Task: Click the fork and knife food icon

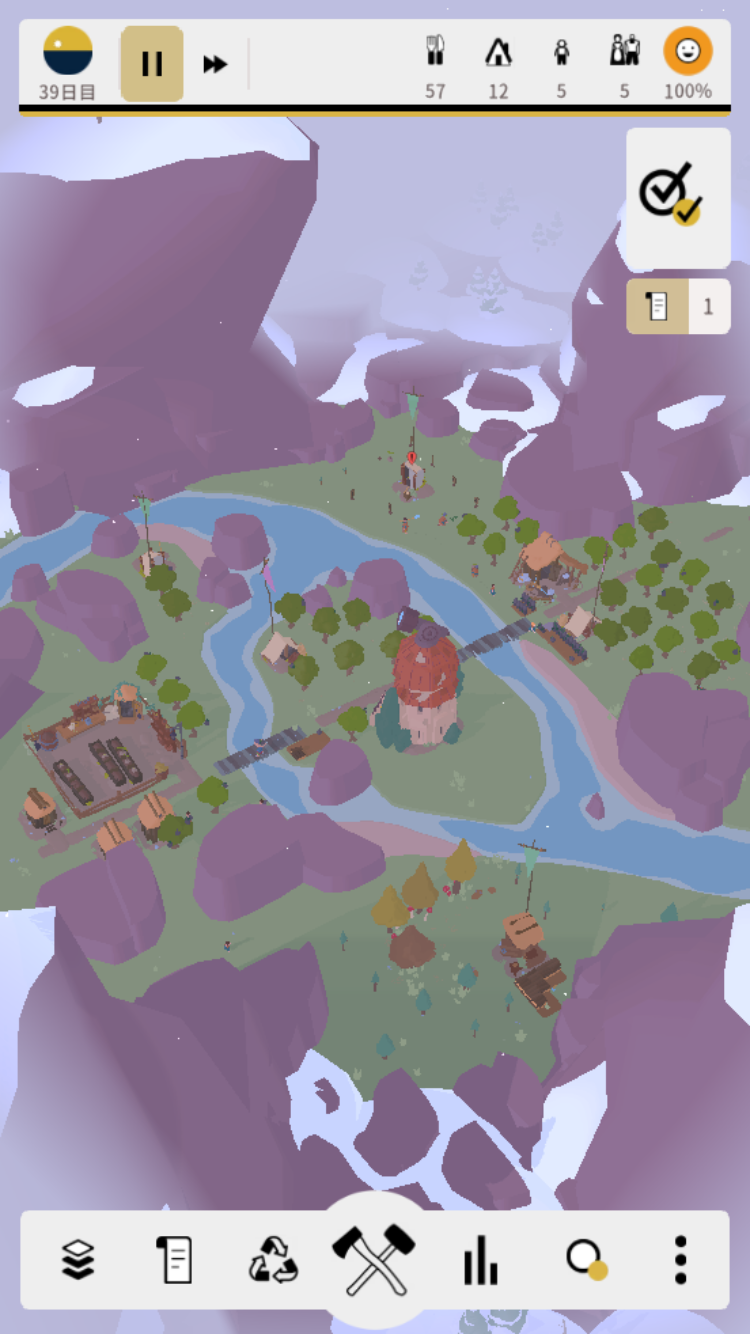Action: tap(435, 51)
